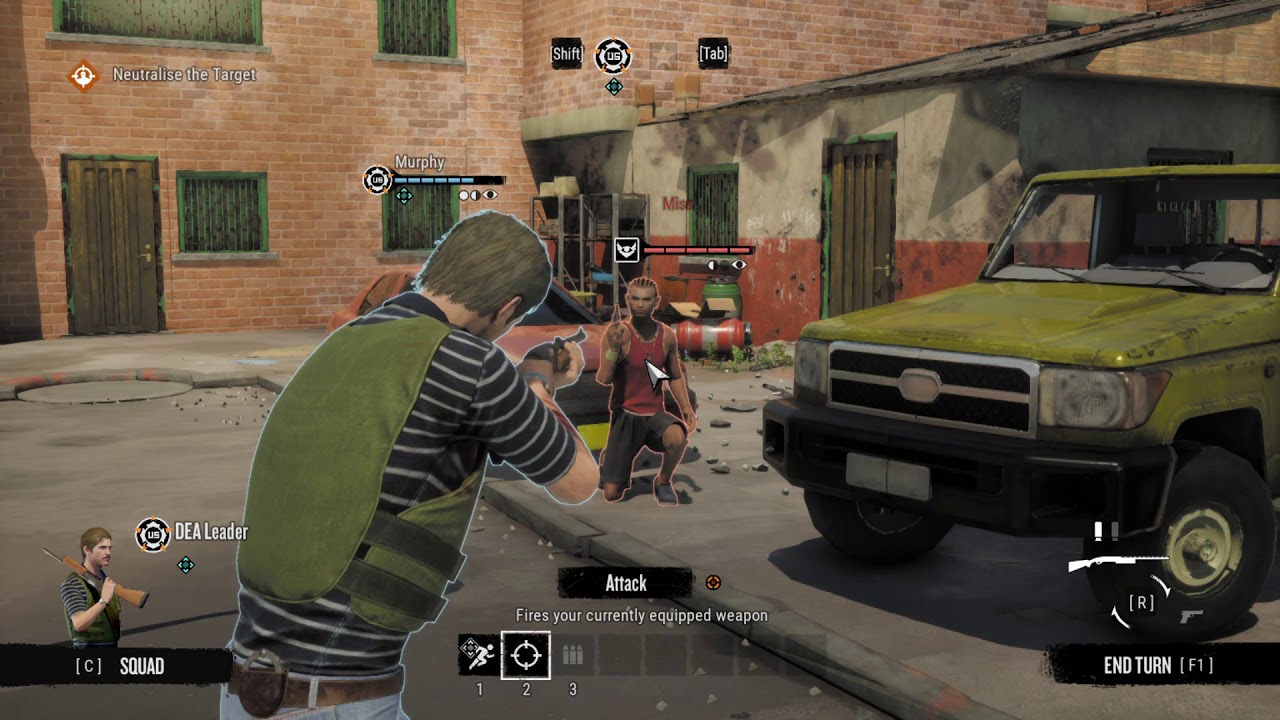
Task: Select the Attack crosshair ability
Action: pyautogui.click(x=525, y=655)
